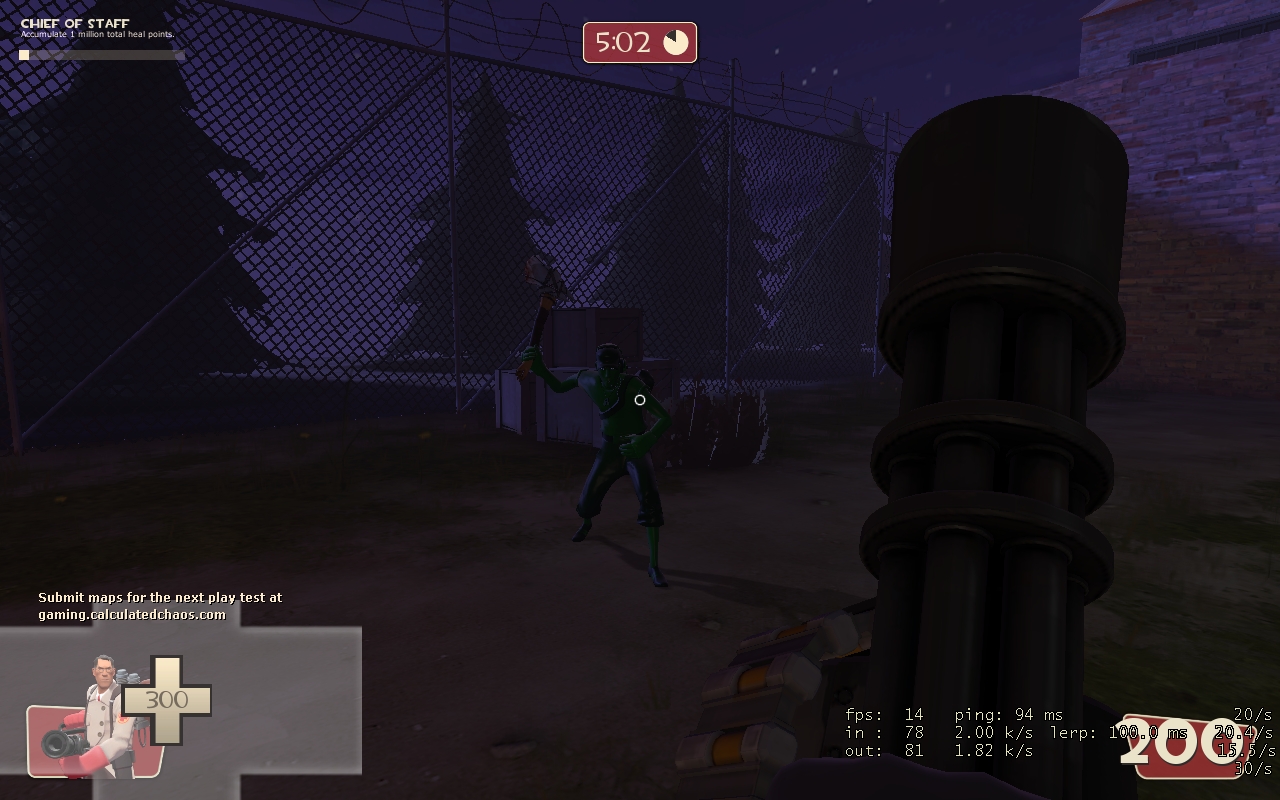Click the Submit maps server message
1280x800 pixels.
click(160, 597)
